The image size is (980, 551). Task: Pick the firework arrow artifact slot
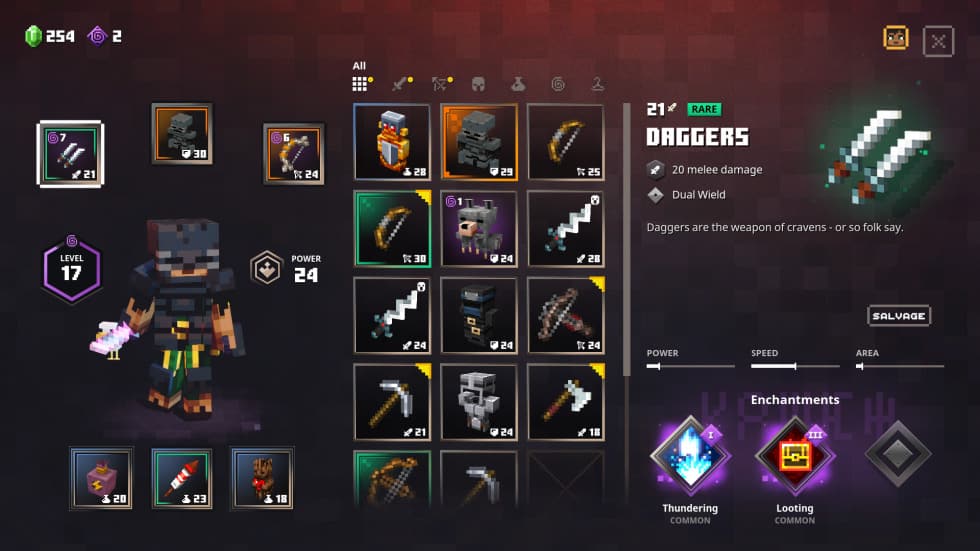[182, 477]
